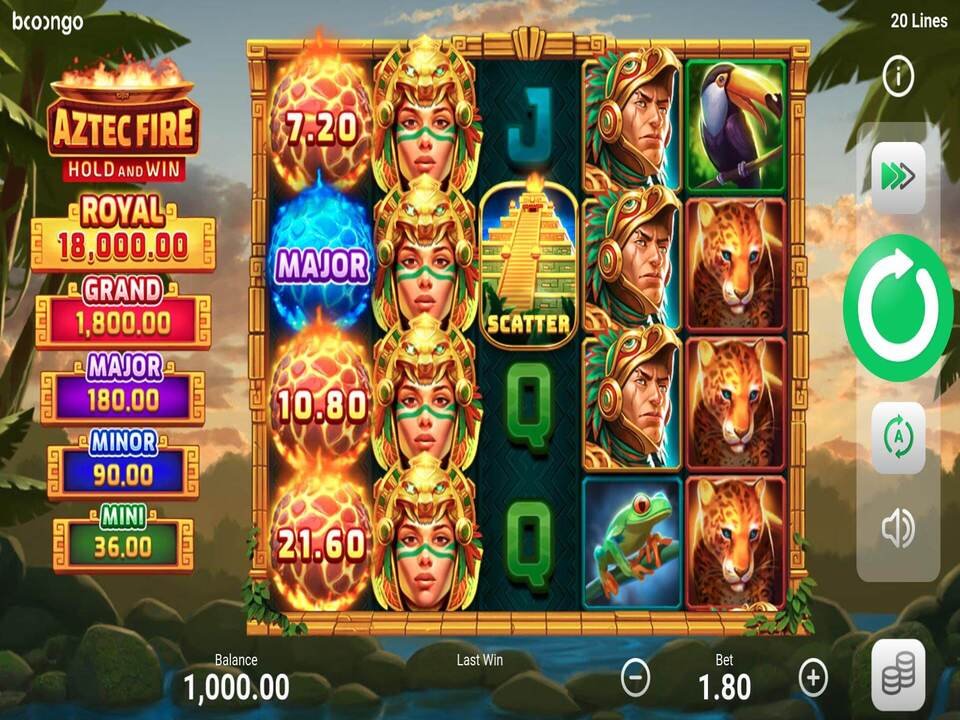The height and width of the screenshot is (720, 960).
Task: Mute the game sound
Action: (898, 528)
